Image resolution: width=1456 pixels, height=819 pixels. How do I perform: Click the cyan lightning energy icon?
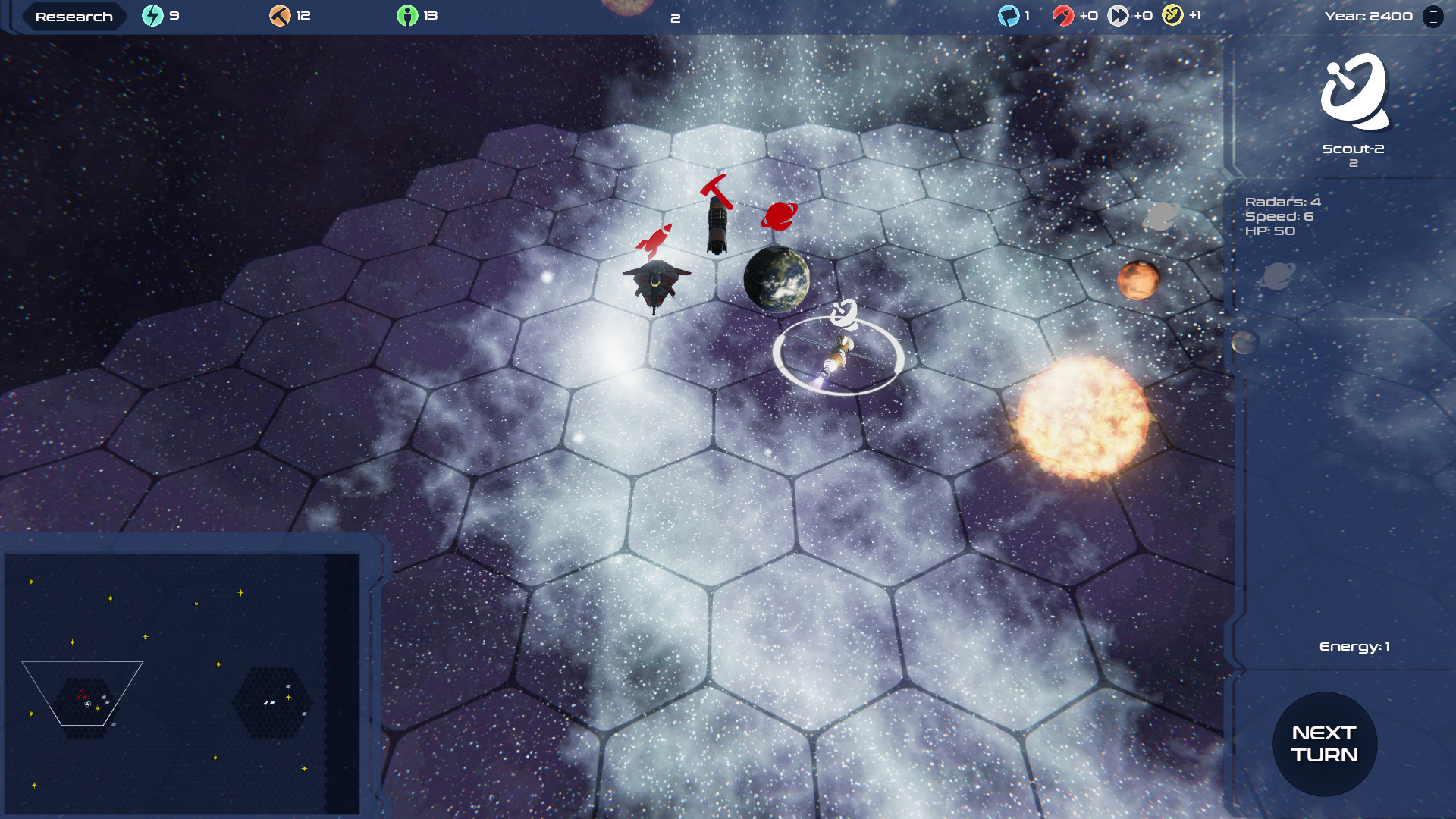coord(152,16)
